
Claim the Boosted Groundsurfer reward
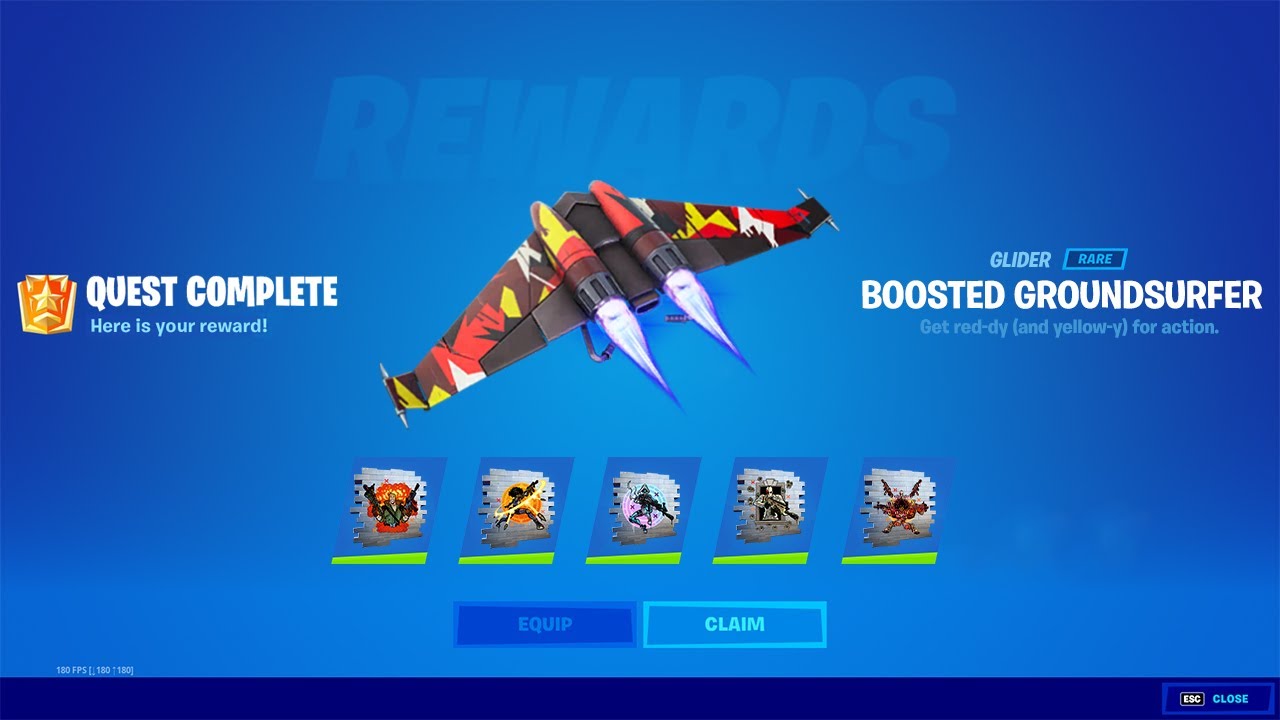coord(734,625)
